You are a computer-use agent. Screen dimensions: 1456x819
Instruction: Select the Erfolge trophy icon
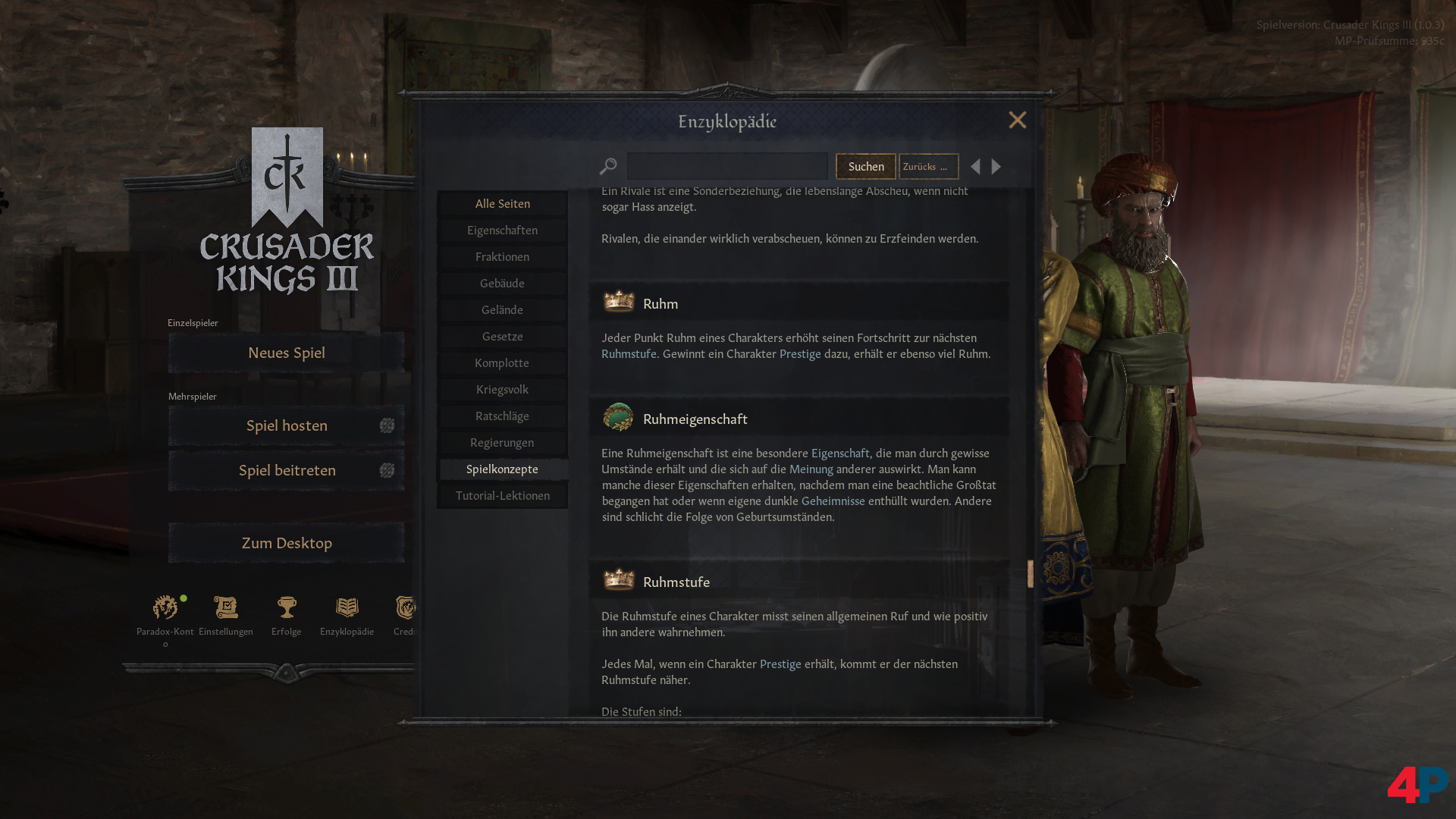click(x=285, y=607)
